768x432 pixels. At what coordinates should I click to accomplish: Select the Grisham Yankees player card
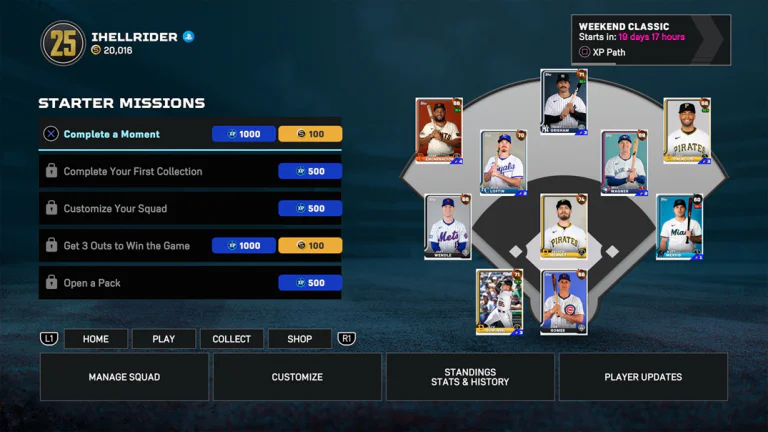(x=563, y=102)
